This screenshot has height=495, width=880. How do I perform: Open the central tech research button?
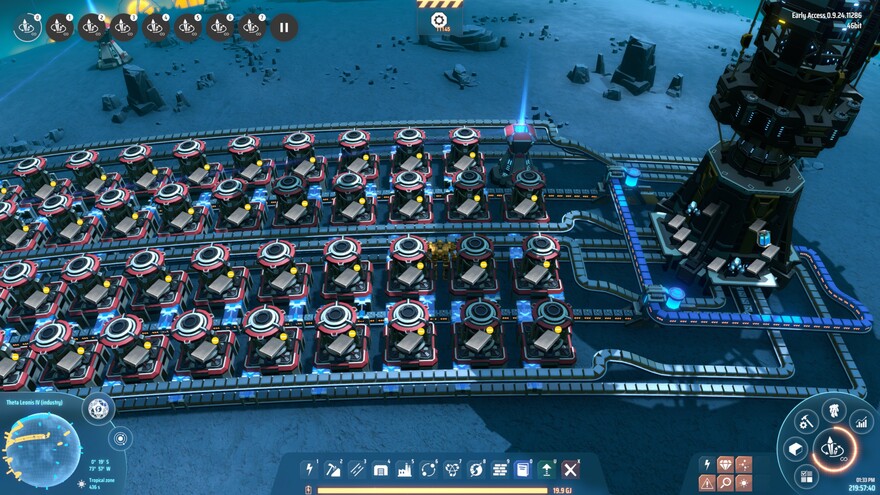[834, 449]
